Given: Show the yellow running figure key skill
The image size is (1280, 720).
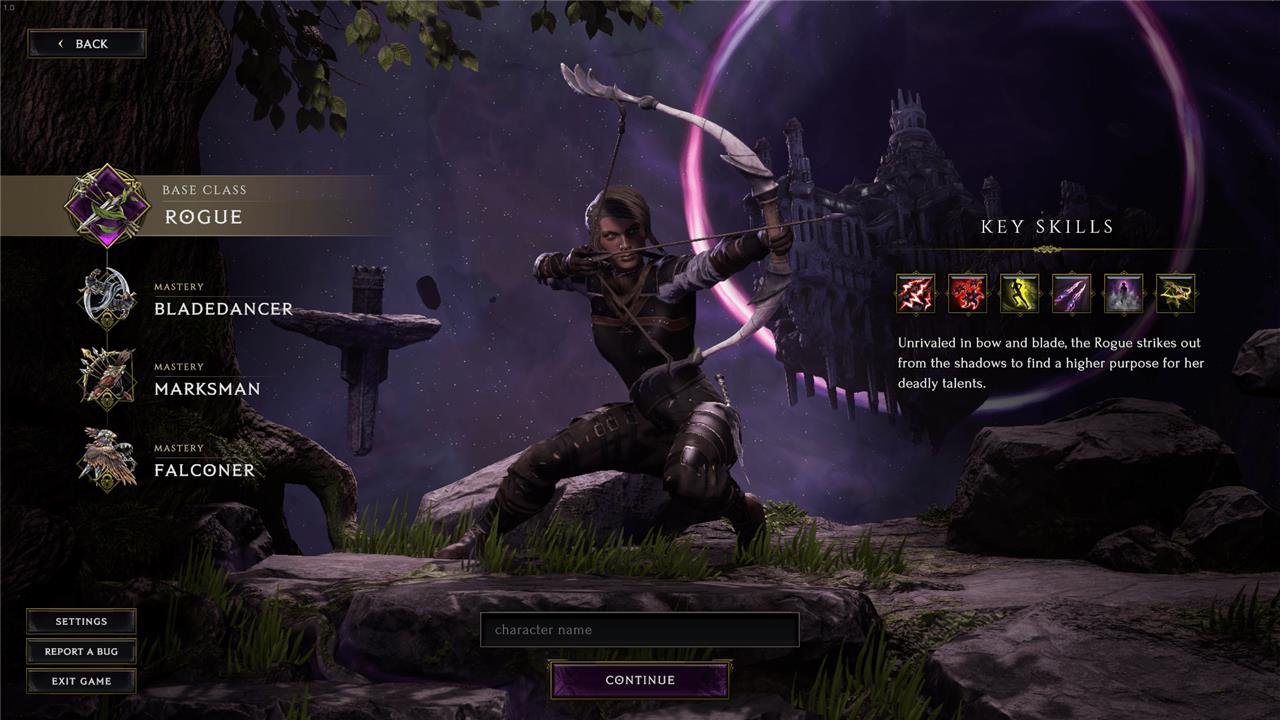Looking at the screenshot, I should pyautogui.click(x=1020, y=294).
